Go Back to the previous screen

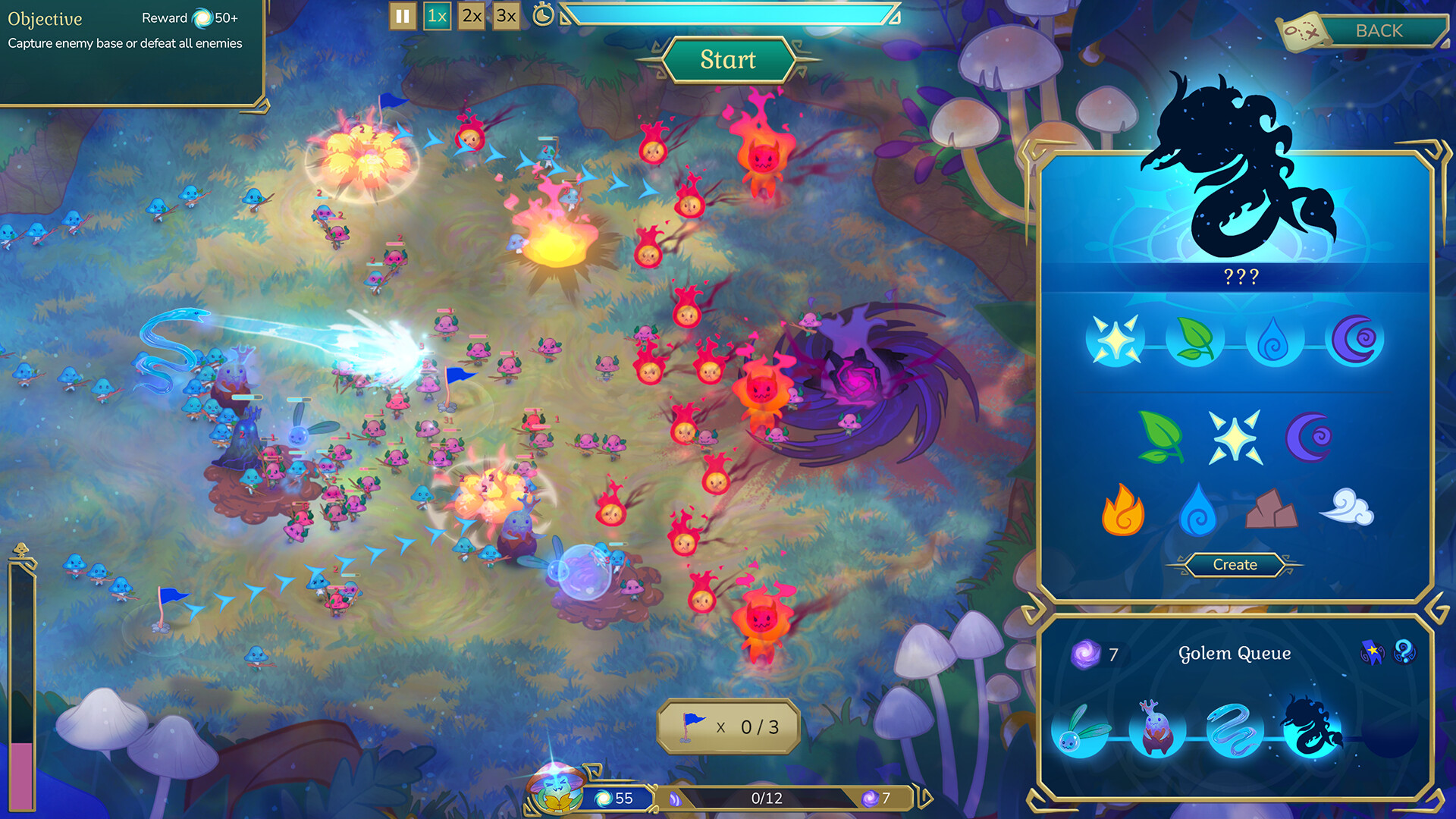pyautogui.click(x=1382, y=31)
